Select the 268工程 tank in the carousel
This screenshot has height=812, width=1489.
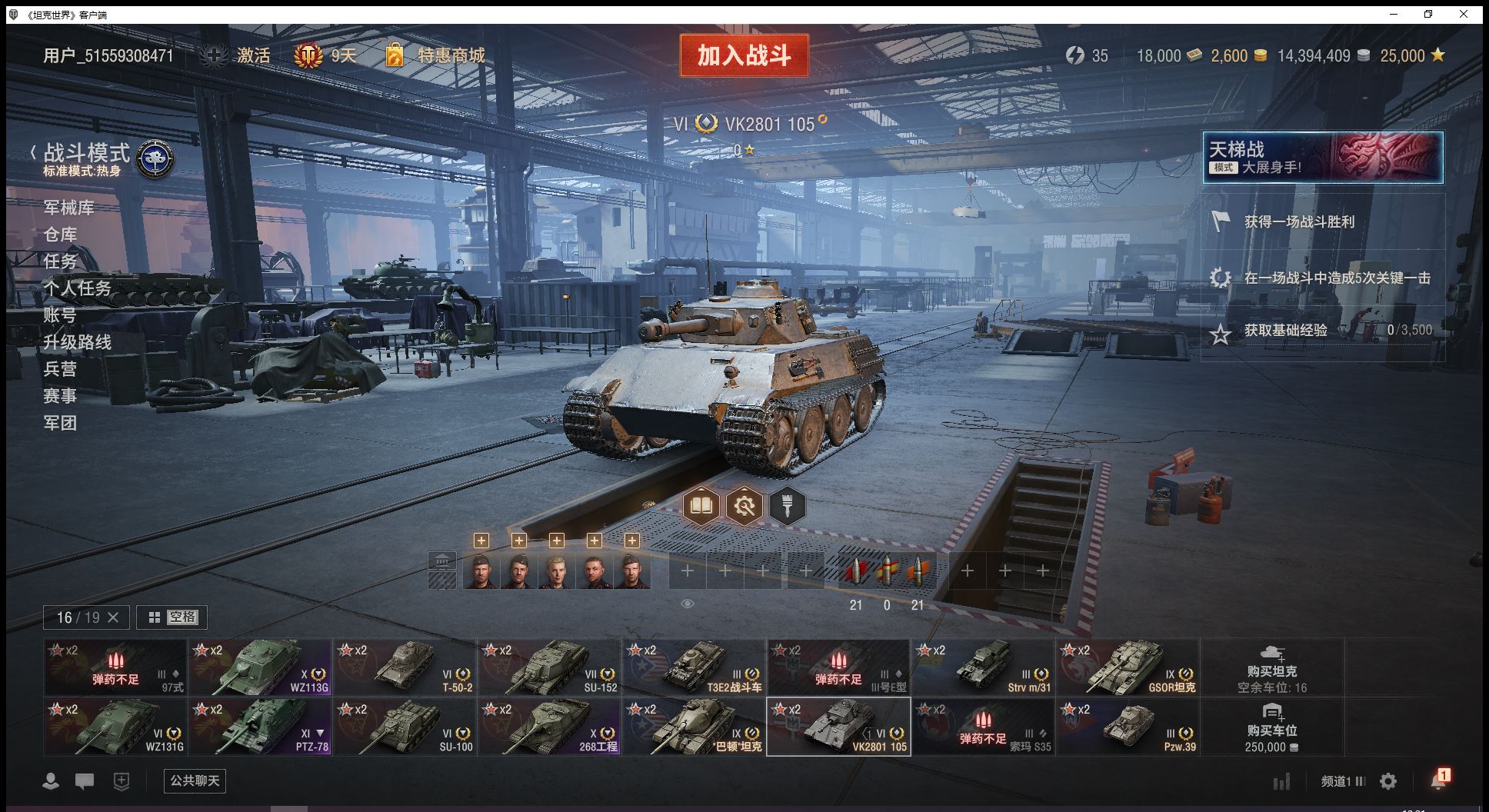click(x=549, y=727)
